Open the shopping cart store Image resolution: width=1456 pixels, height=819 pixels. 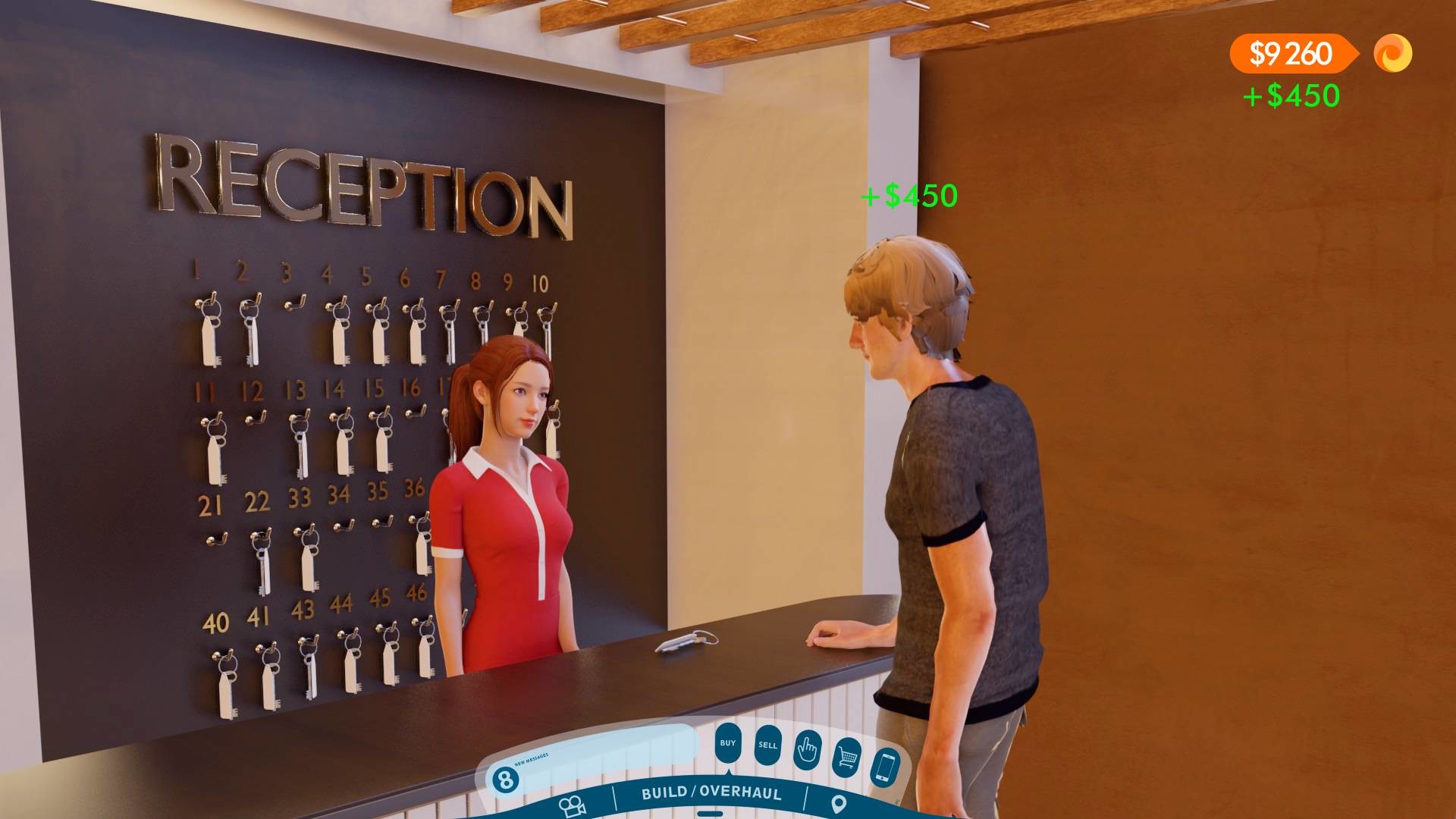point(847,755)
